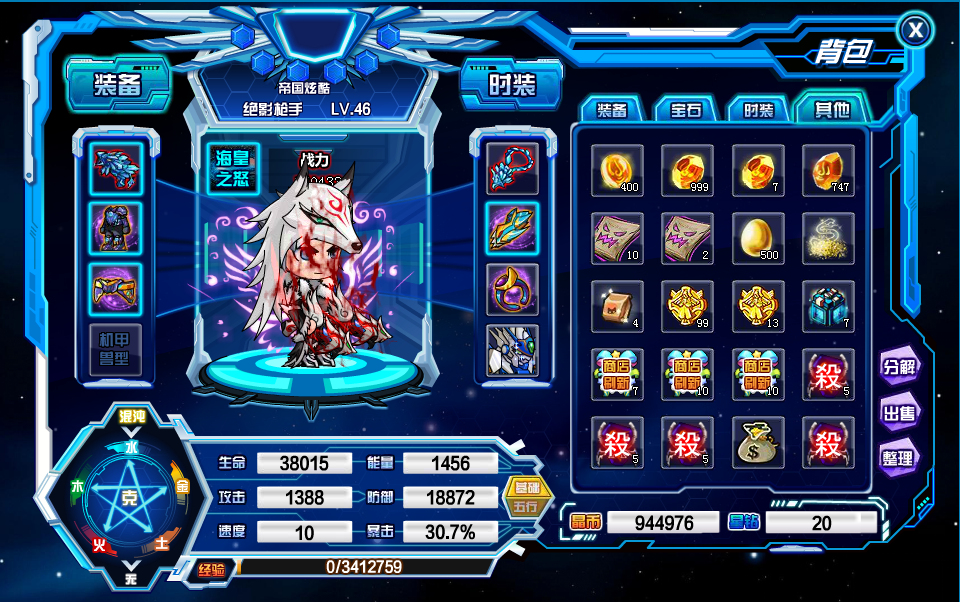This screenshot has height=602, width=960.
Task: Select the gold coin stack of 400
Action: pyautogui.click(x=617, y=170)
